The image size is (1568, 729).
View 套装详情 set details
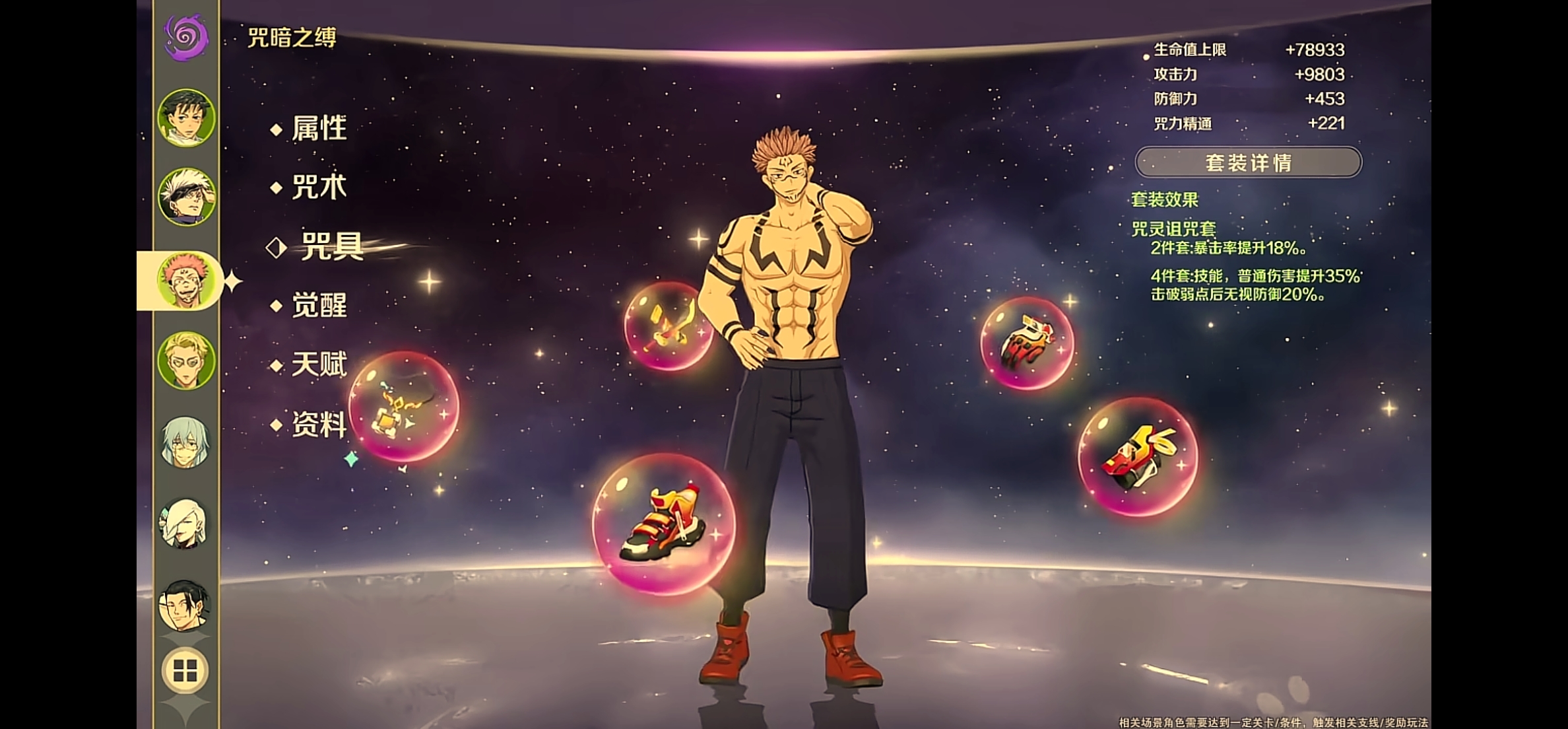pos(1248,162)
